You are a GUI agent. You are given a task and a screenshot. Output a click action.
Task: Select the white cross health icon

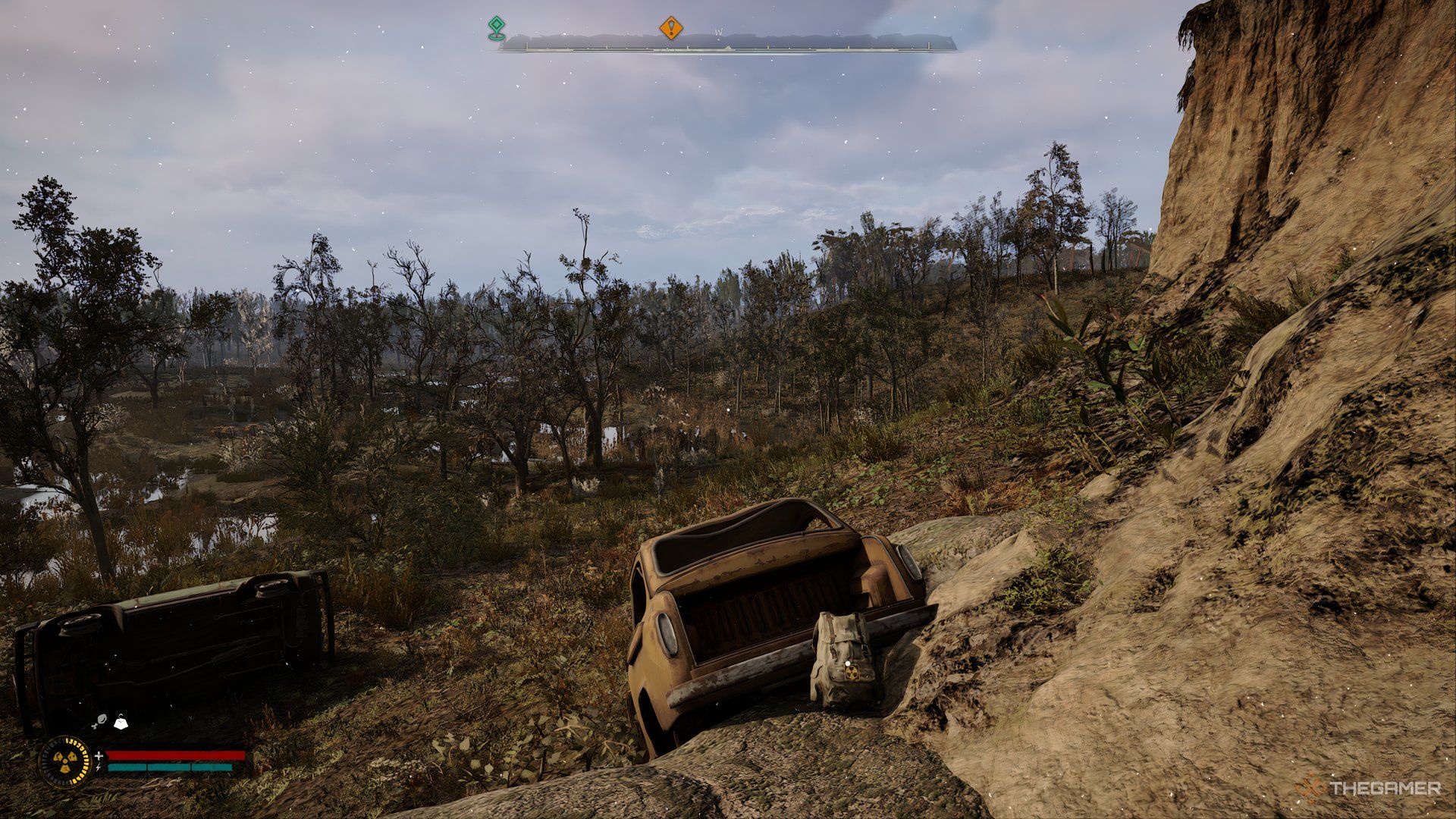point(99,755)
